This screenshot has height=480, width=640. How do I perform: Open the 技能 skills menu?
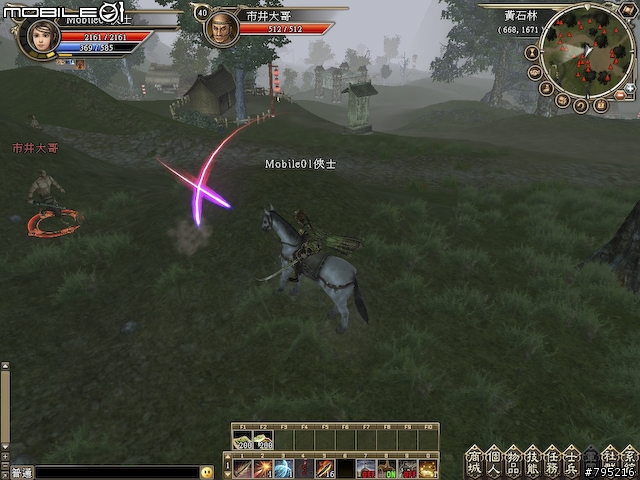tap(532, 459)
